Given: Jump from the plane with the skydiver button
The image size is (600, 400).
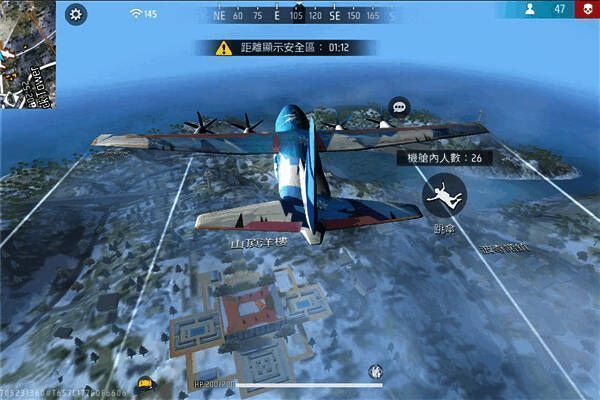Looking at the screenshot, I should click(x=443, y=195).
